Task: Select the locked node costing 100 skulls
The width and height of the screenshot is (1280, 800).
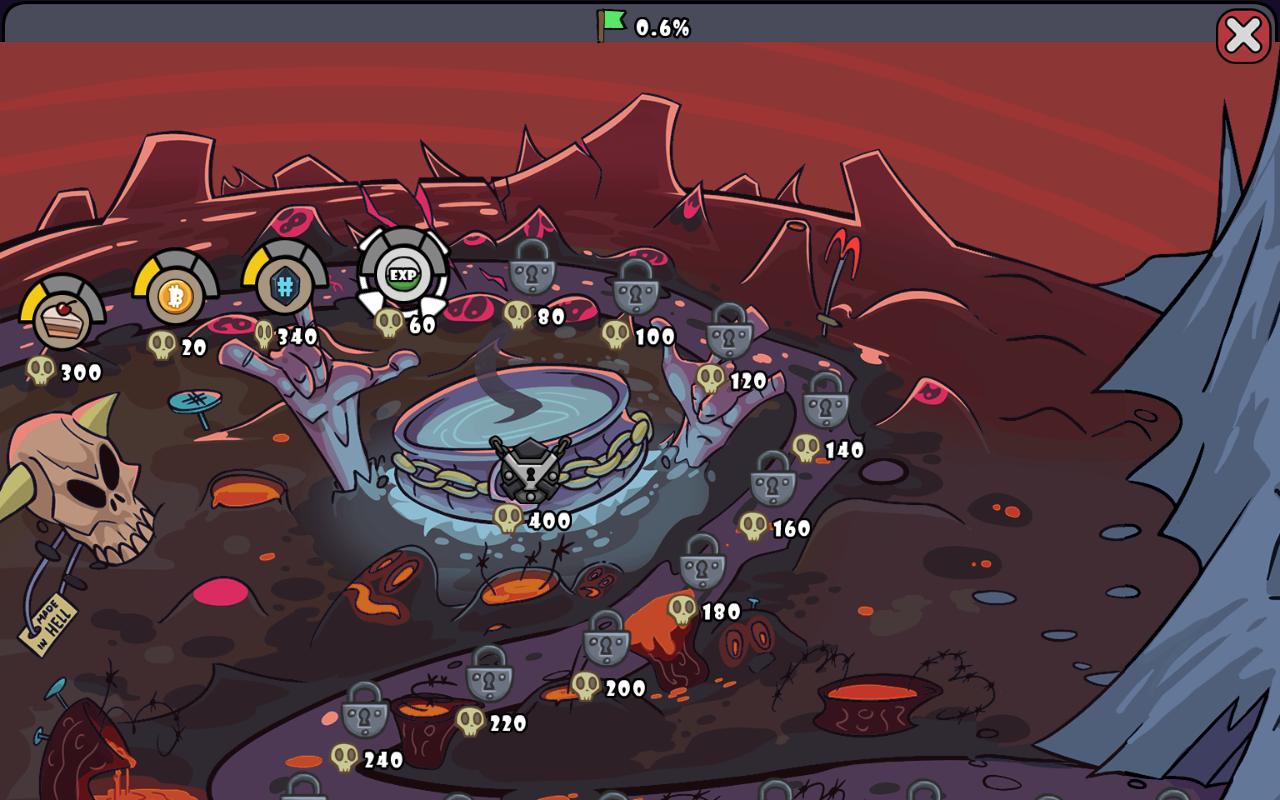Action: point(636,288)
